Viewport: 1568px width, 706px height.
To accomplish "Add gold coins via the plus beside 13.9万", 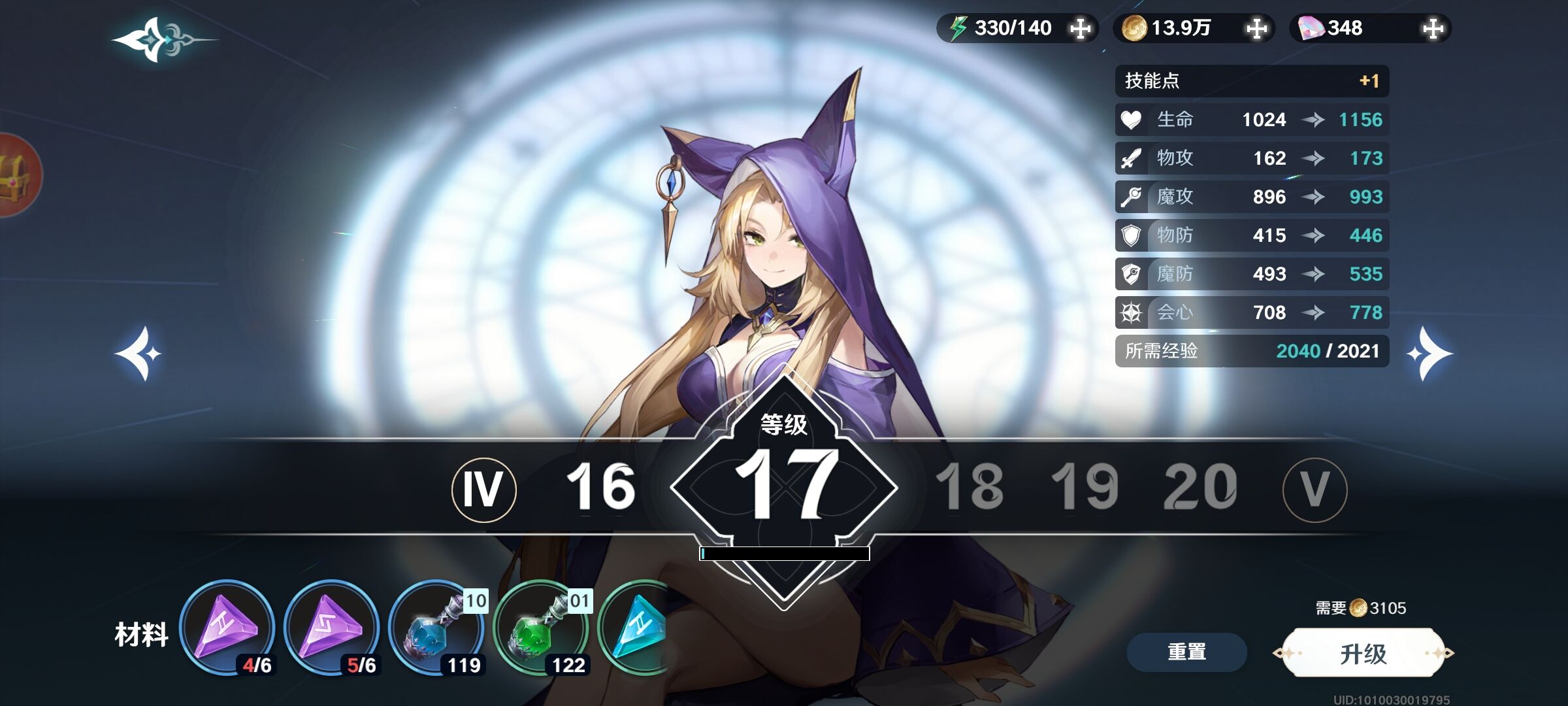I will (1256, 29).
